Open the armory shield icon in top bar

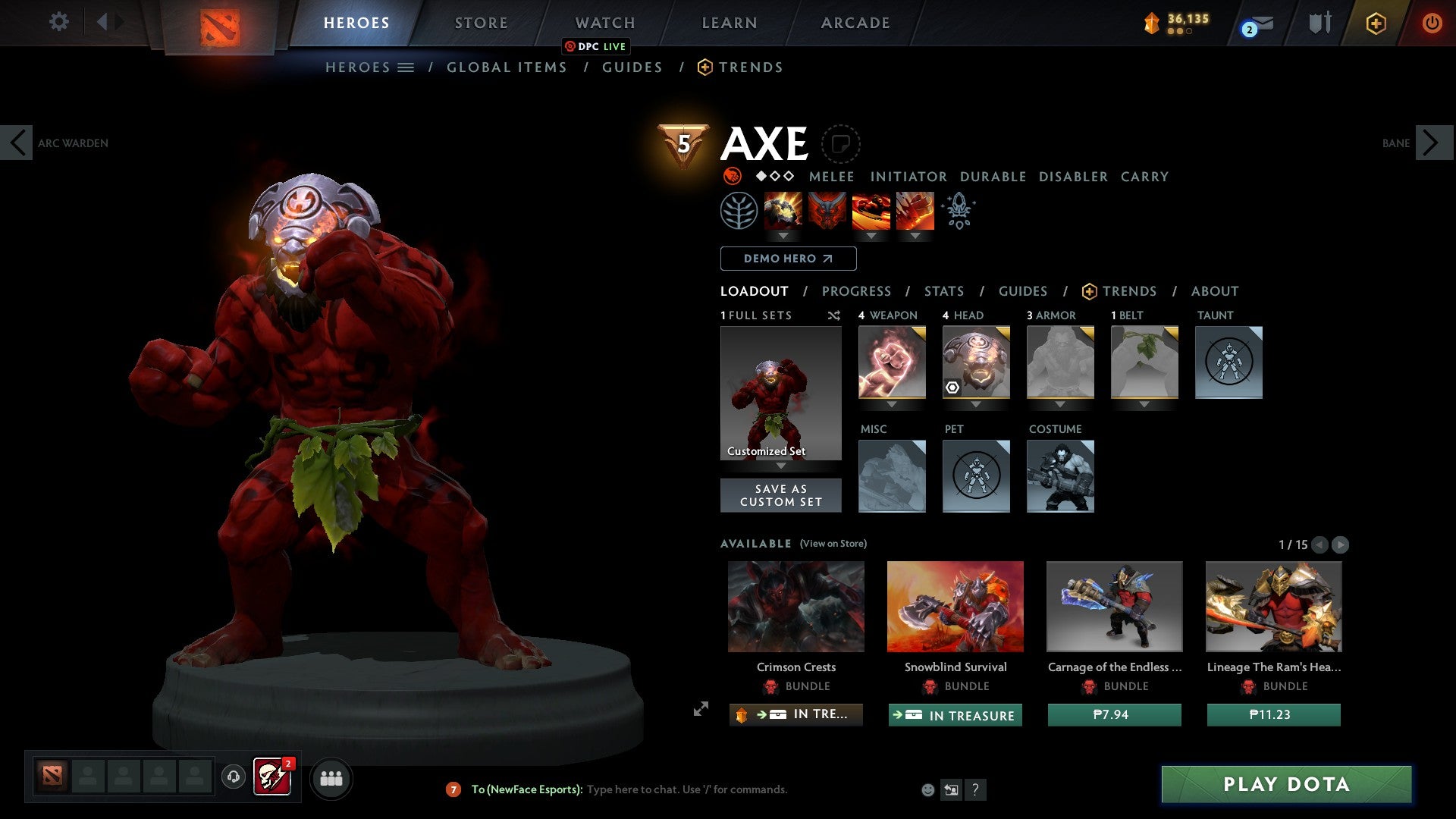click(1319, 23)
